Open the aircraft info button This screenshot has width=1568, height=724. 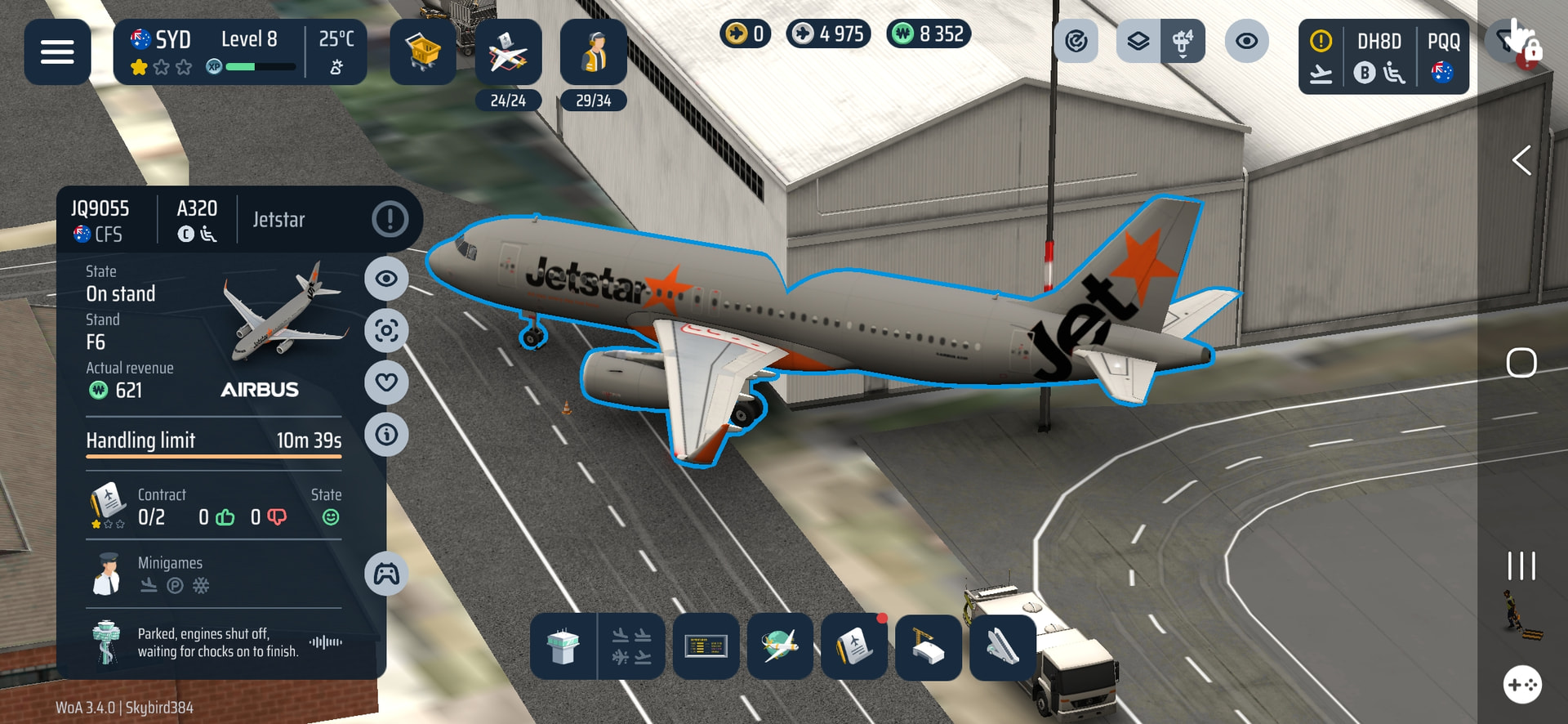click(386, 434)
